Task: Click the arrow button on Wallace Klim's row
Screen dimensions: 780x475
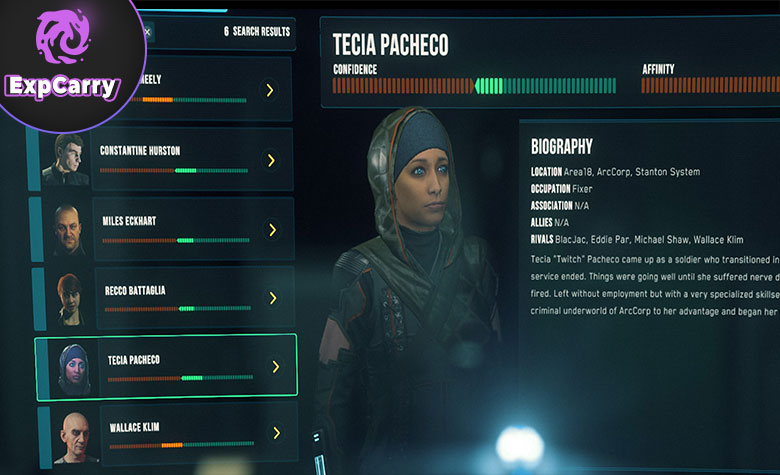Action: (x=273, y=433)
